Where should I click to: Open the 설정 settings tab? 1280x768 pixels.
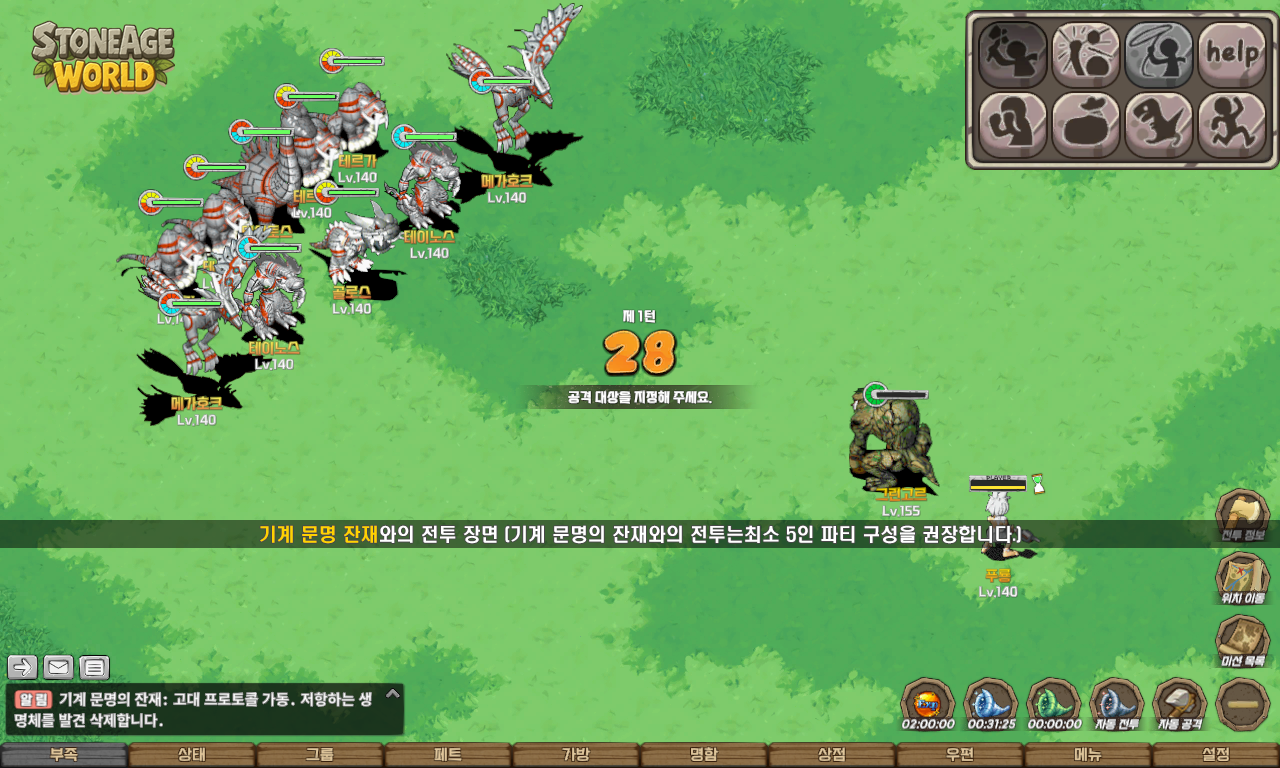1216,755
